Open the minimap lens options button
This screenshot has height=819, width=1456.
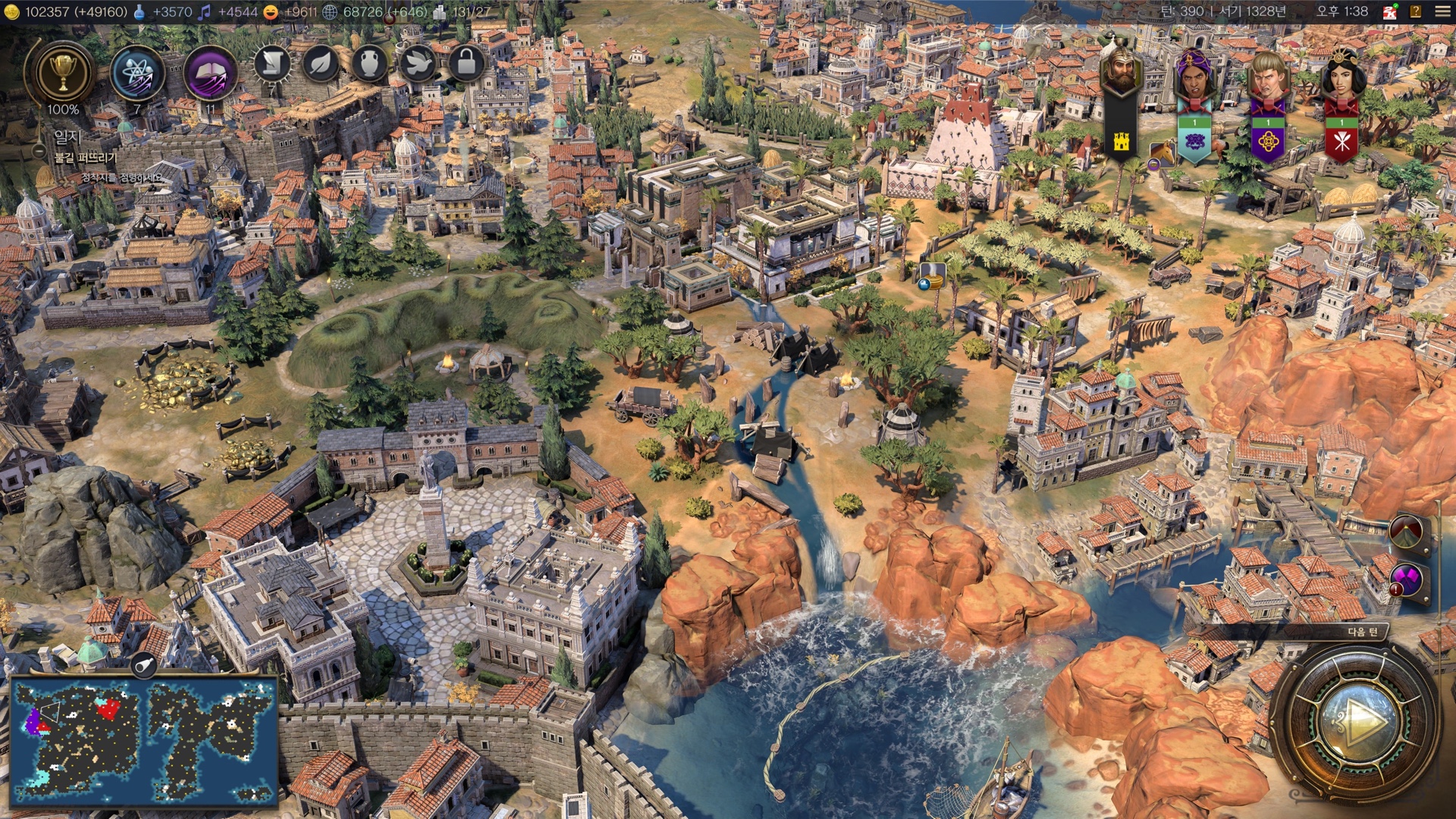coord(143,666)
